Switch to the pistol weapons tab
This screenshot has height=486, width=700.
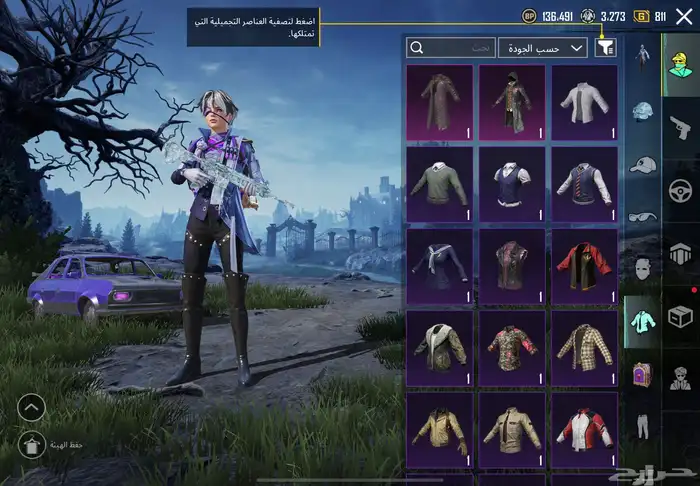[x=681, y=126]
